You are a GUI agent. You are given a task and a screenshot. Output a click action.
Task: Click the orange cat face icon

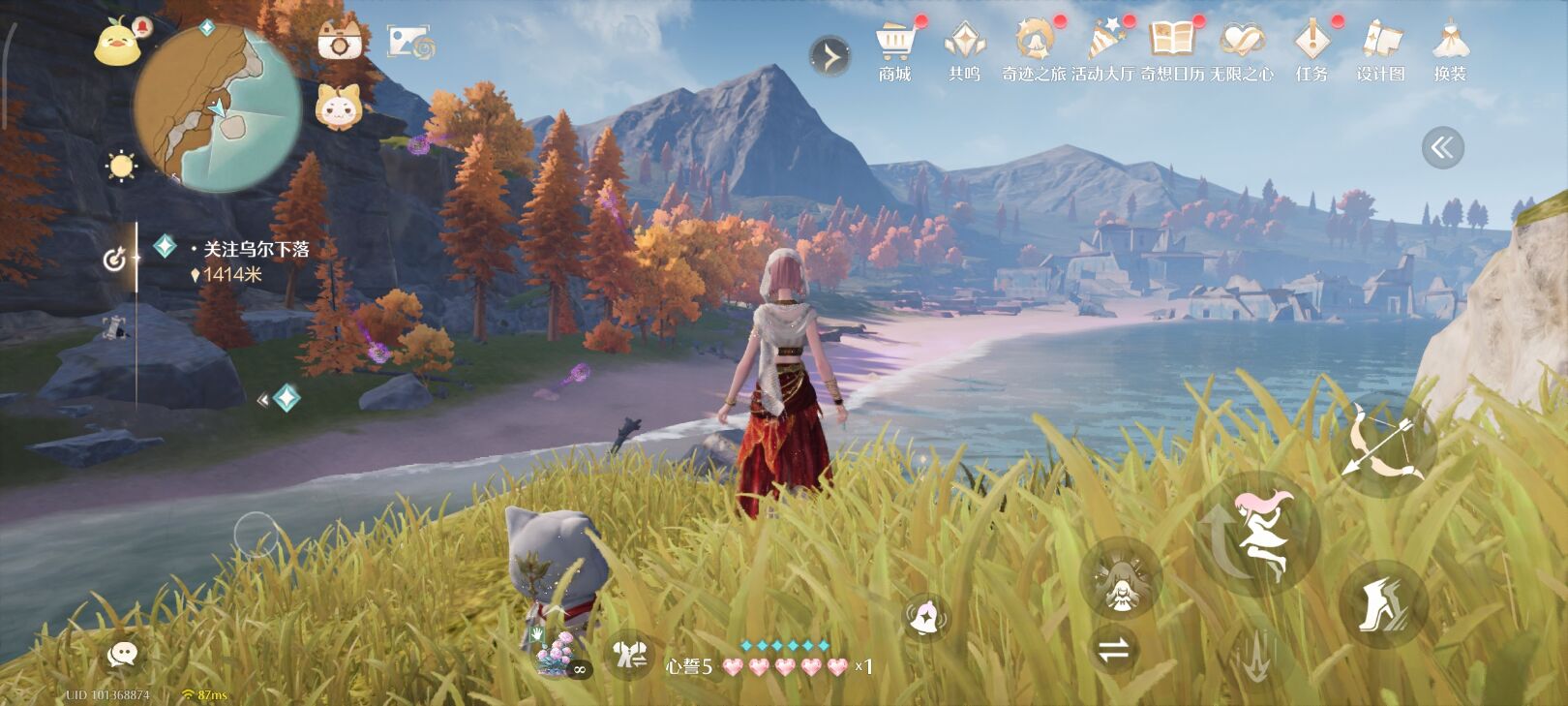(340, 106)
